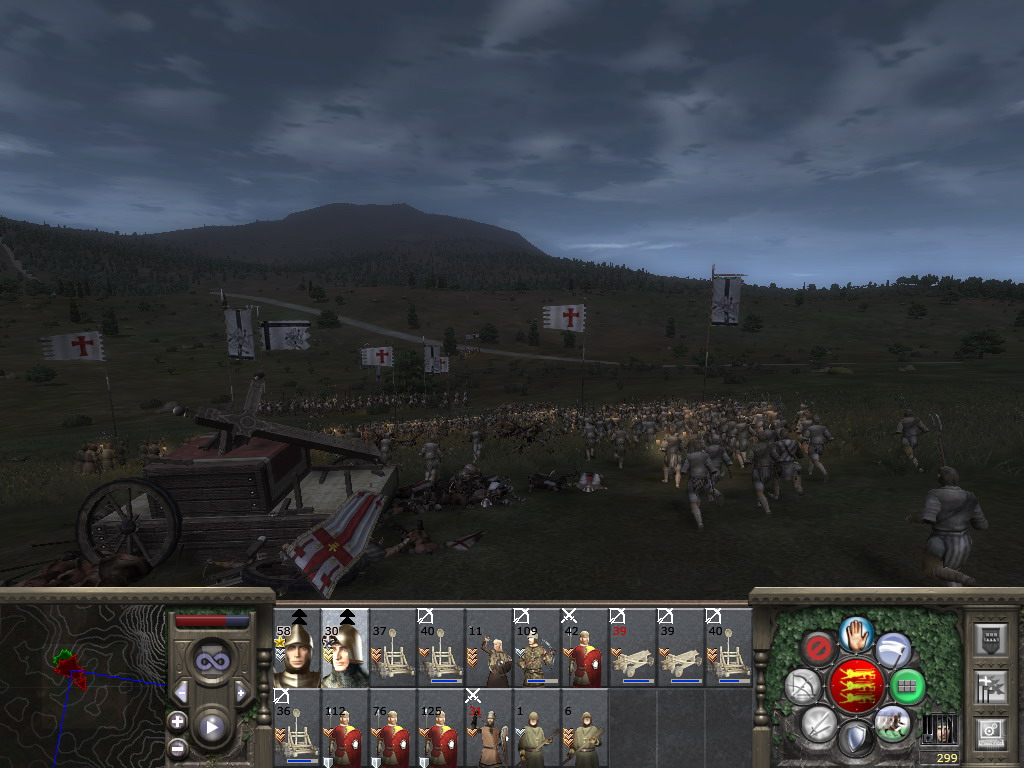Click the red prohibition circle order button
The image size is (1024, 768).
point(819,649)
